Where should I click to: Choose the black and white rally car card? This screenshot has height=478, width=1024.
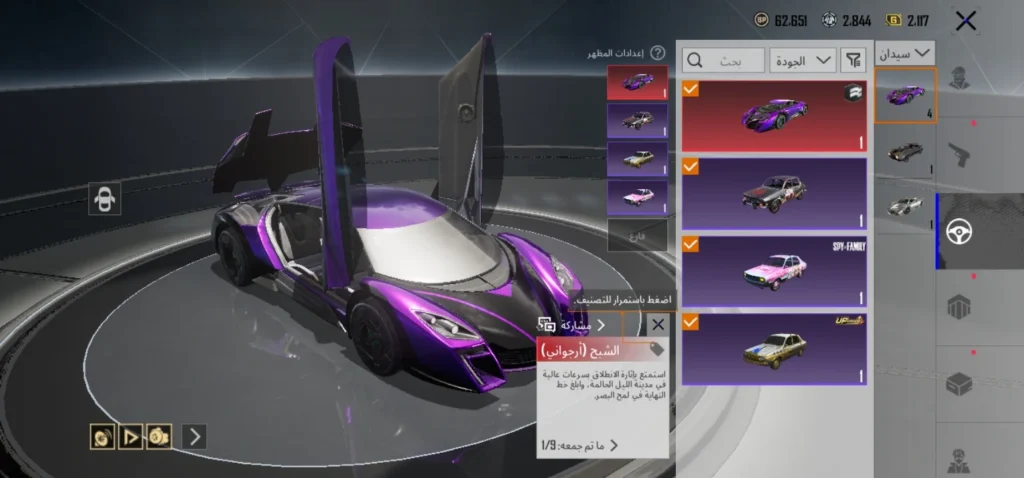pyautogui.click(x=773, y=192)
